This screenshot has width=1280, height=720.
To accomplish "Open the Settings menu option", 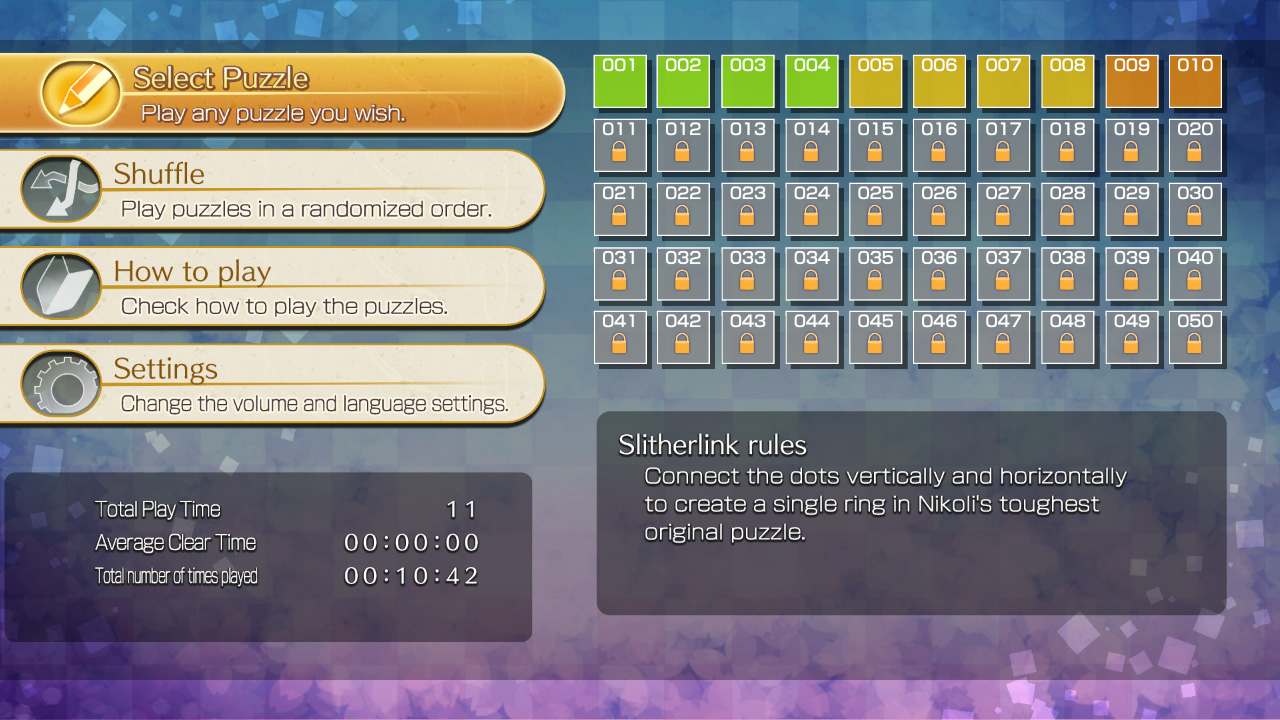I will point(280,384).
